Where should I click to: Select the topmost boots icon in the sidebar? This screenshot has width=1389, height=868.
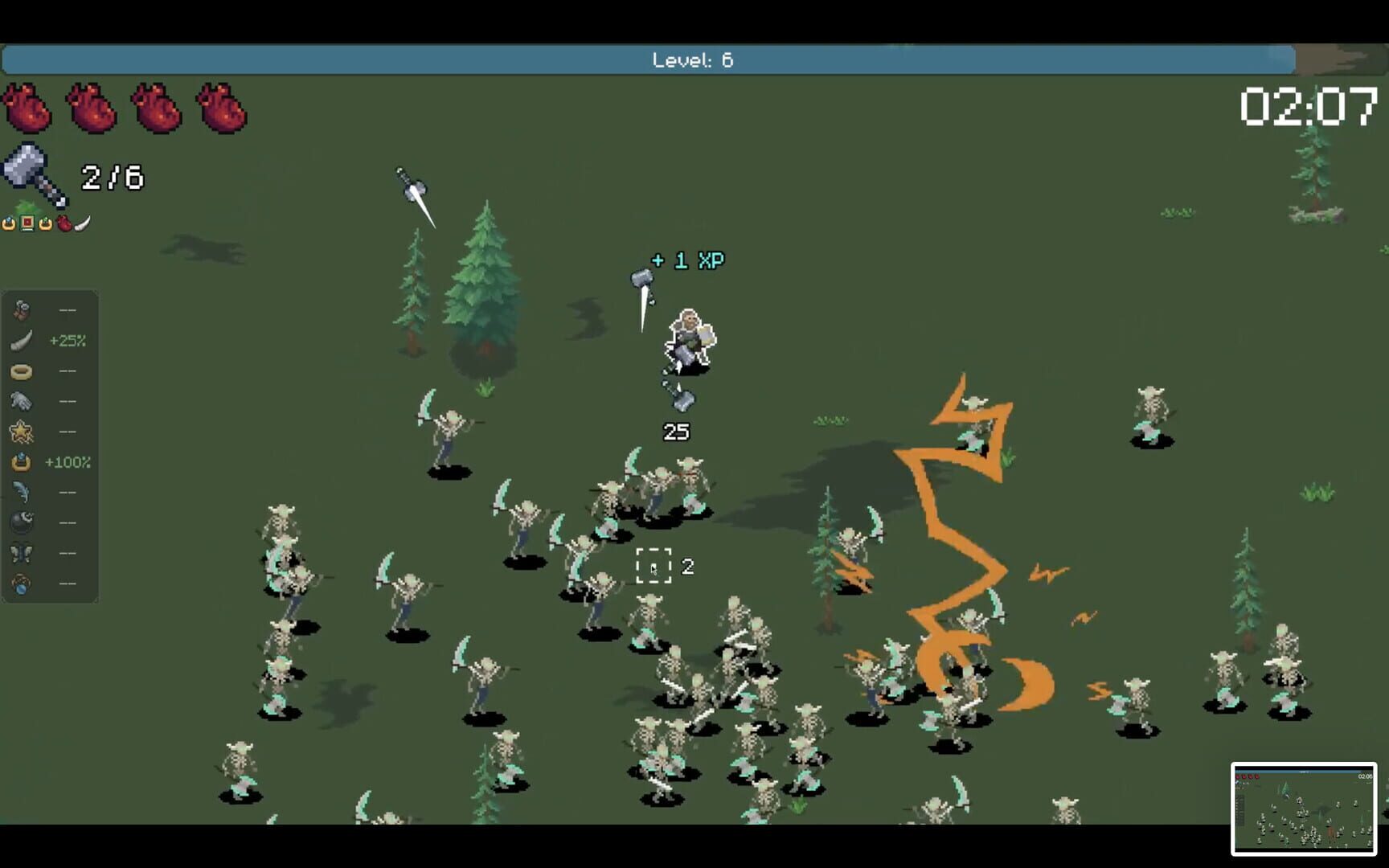coord(22,309)
